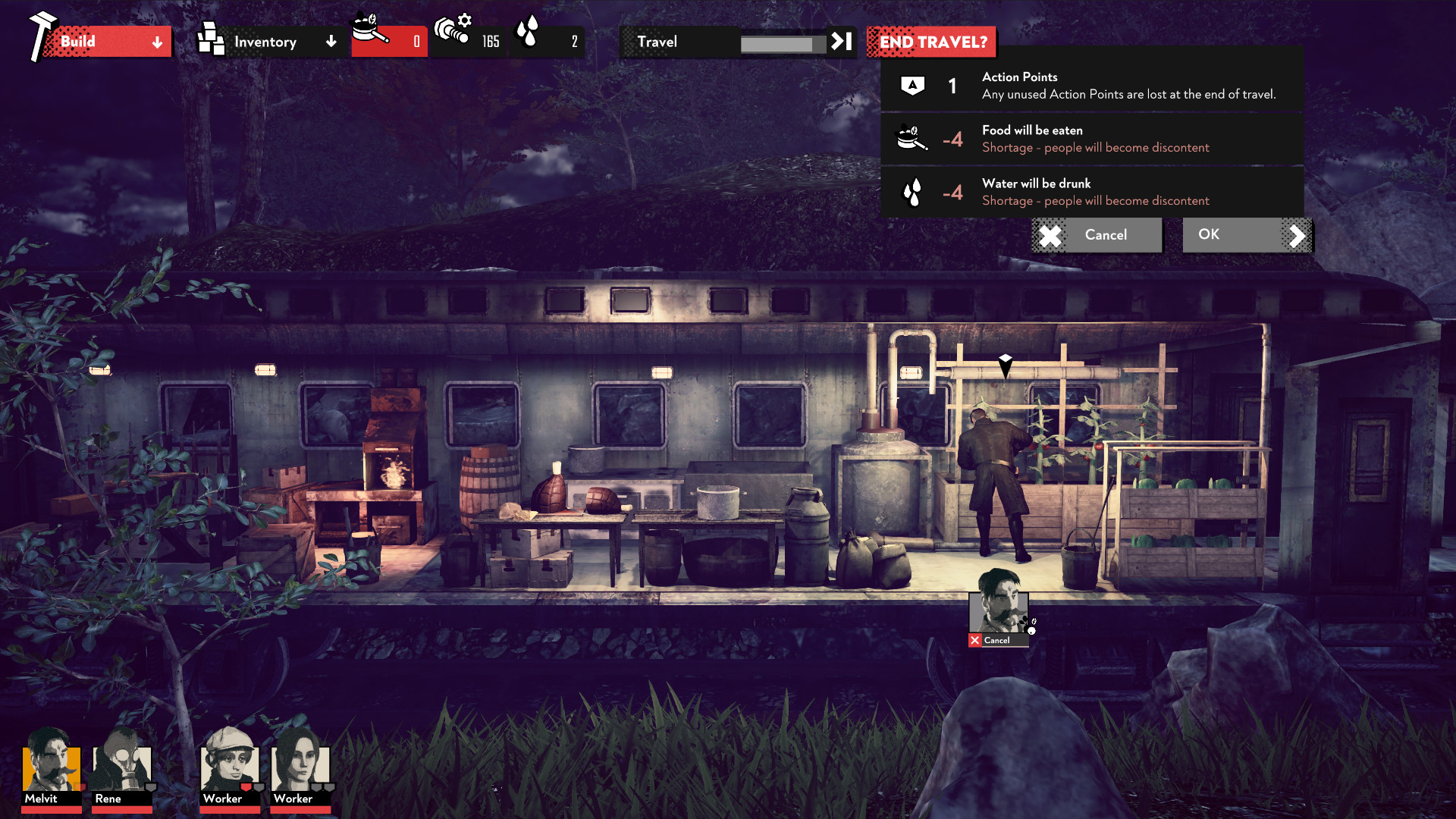
Task: Click the food icon next to -4 shortage
Action: pyautogui.click(x=912, y=137)
